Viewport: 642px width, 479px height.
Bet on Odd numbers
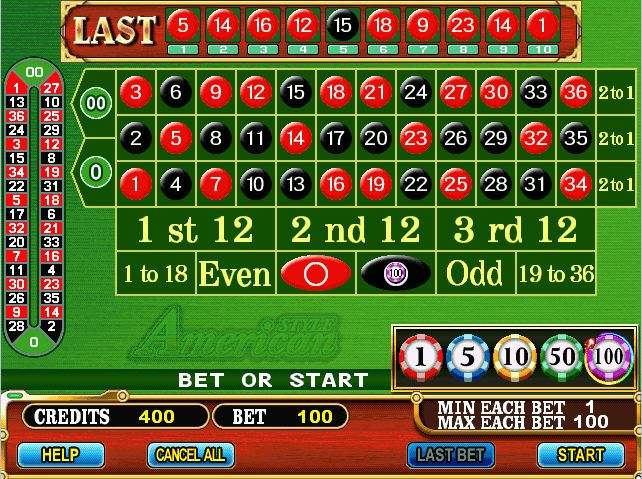tap(475, 272)
